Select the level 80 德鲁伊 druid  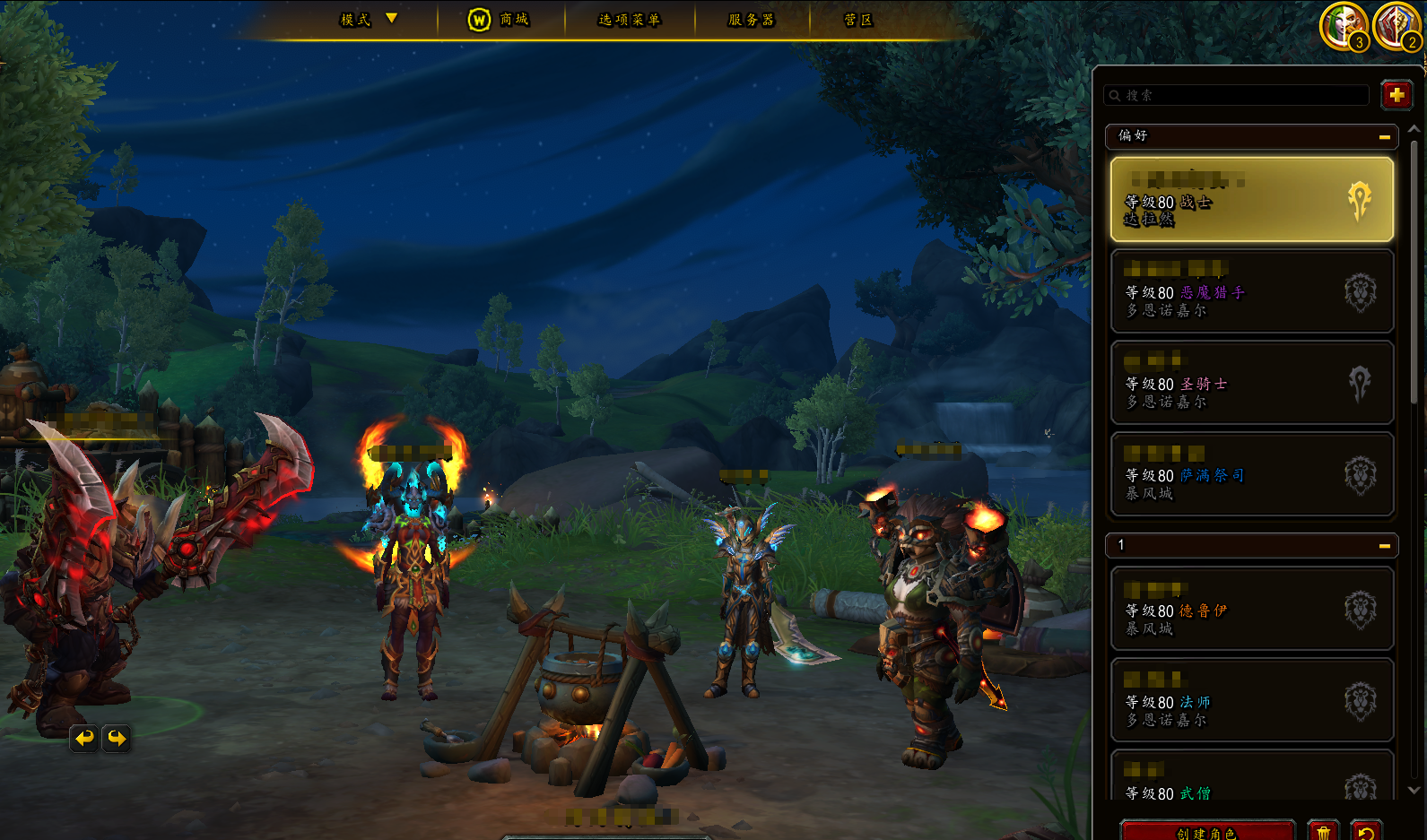(1251, 610)
